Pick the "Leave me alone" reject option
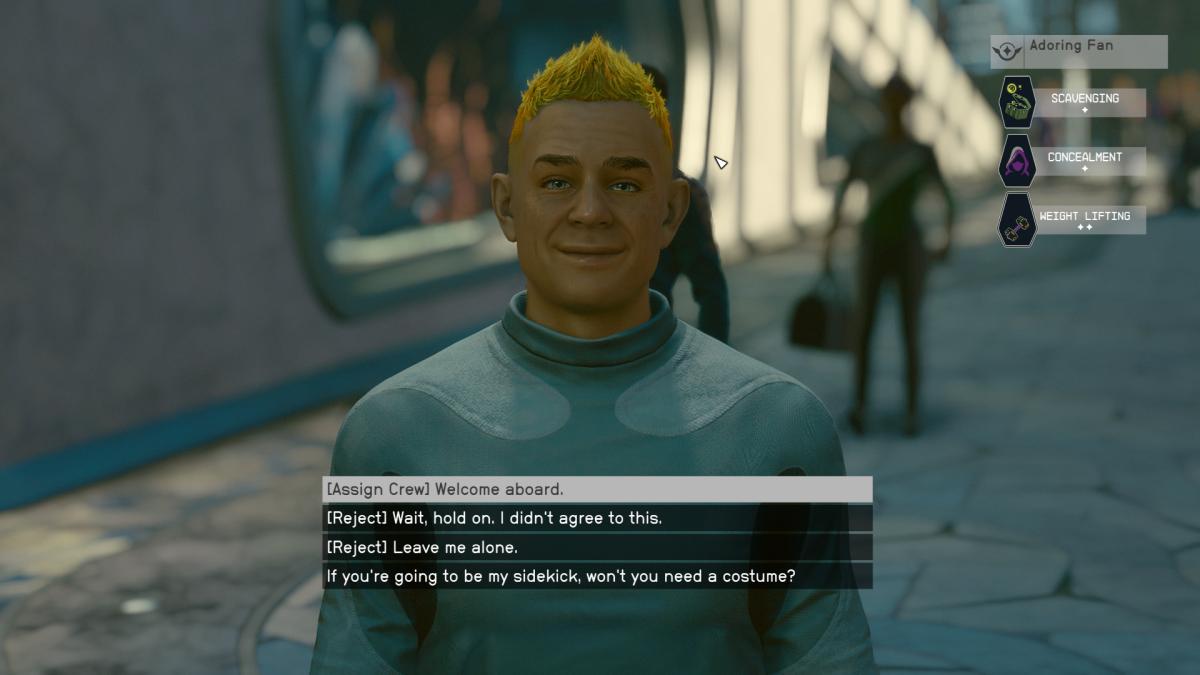 (x=597, y=547)
